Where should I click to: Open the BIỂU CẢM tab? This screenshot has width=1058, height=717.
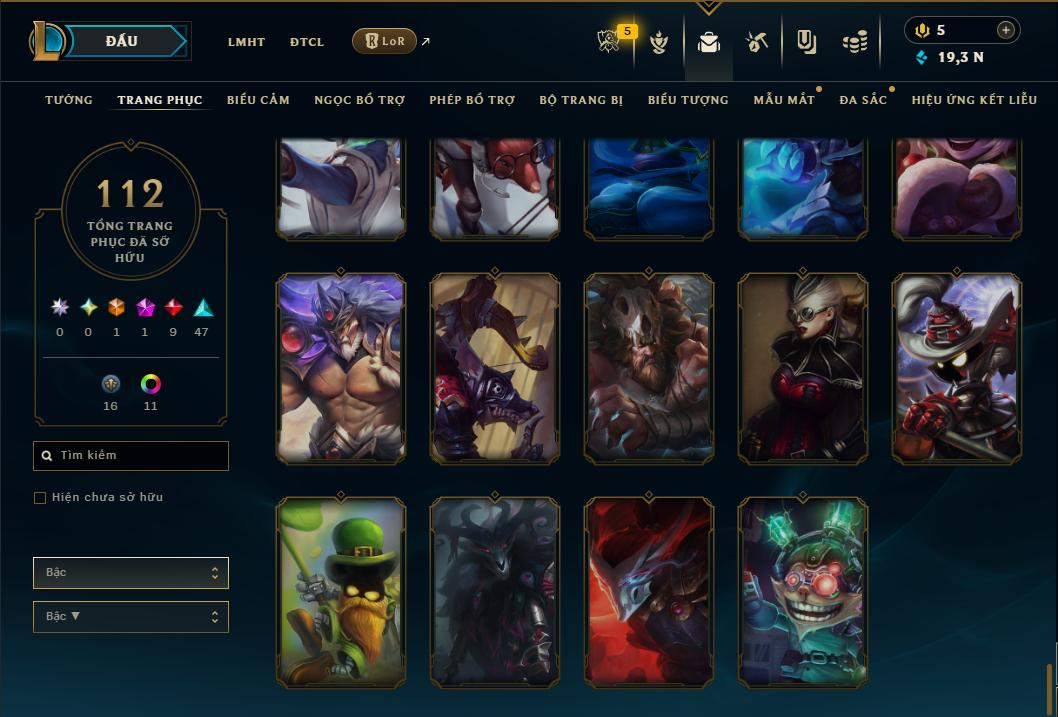pyautogui.click(x=258, y=100)
